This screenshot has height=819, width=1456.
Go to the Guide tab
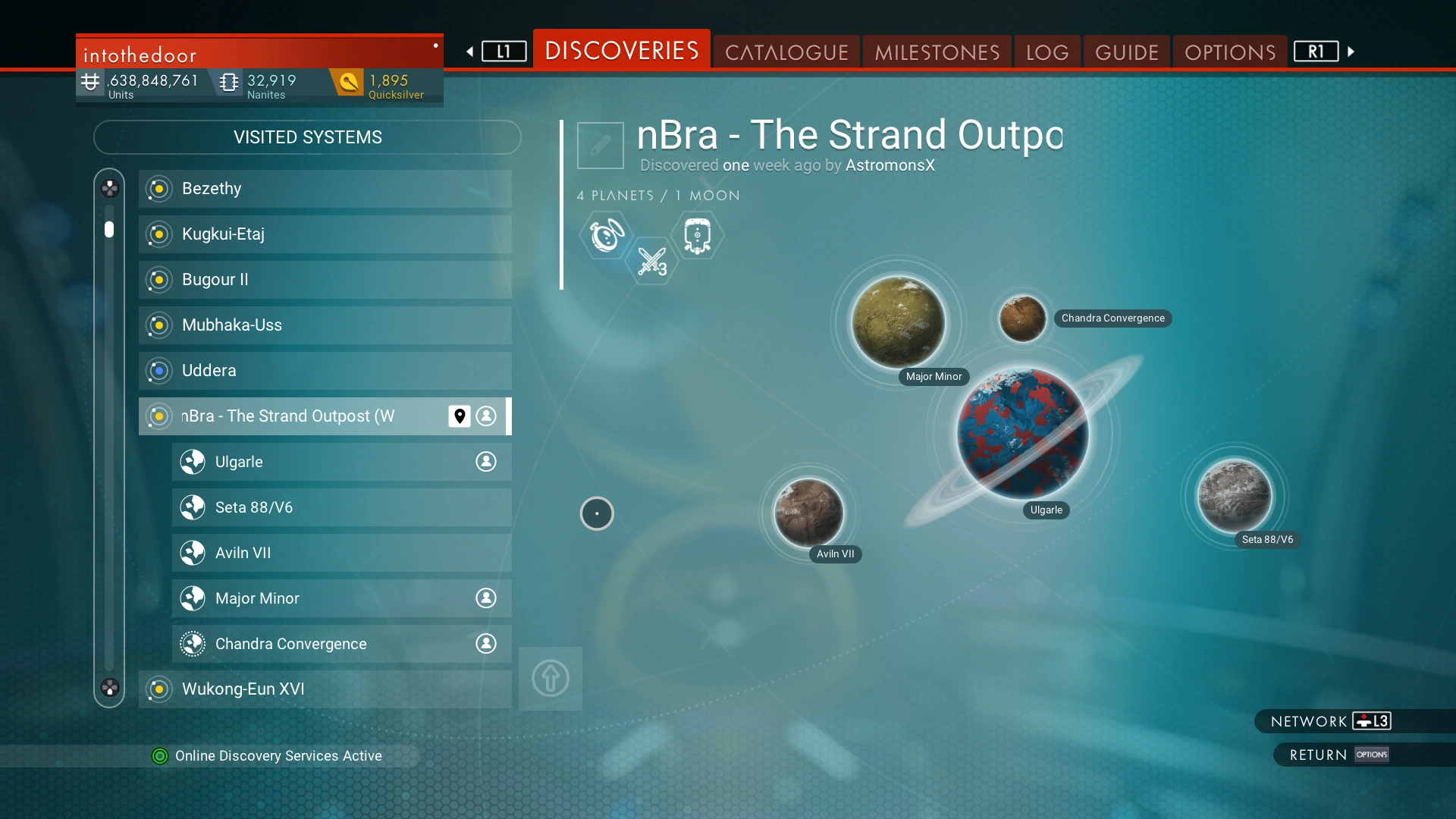(1126, 52)
